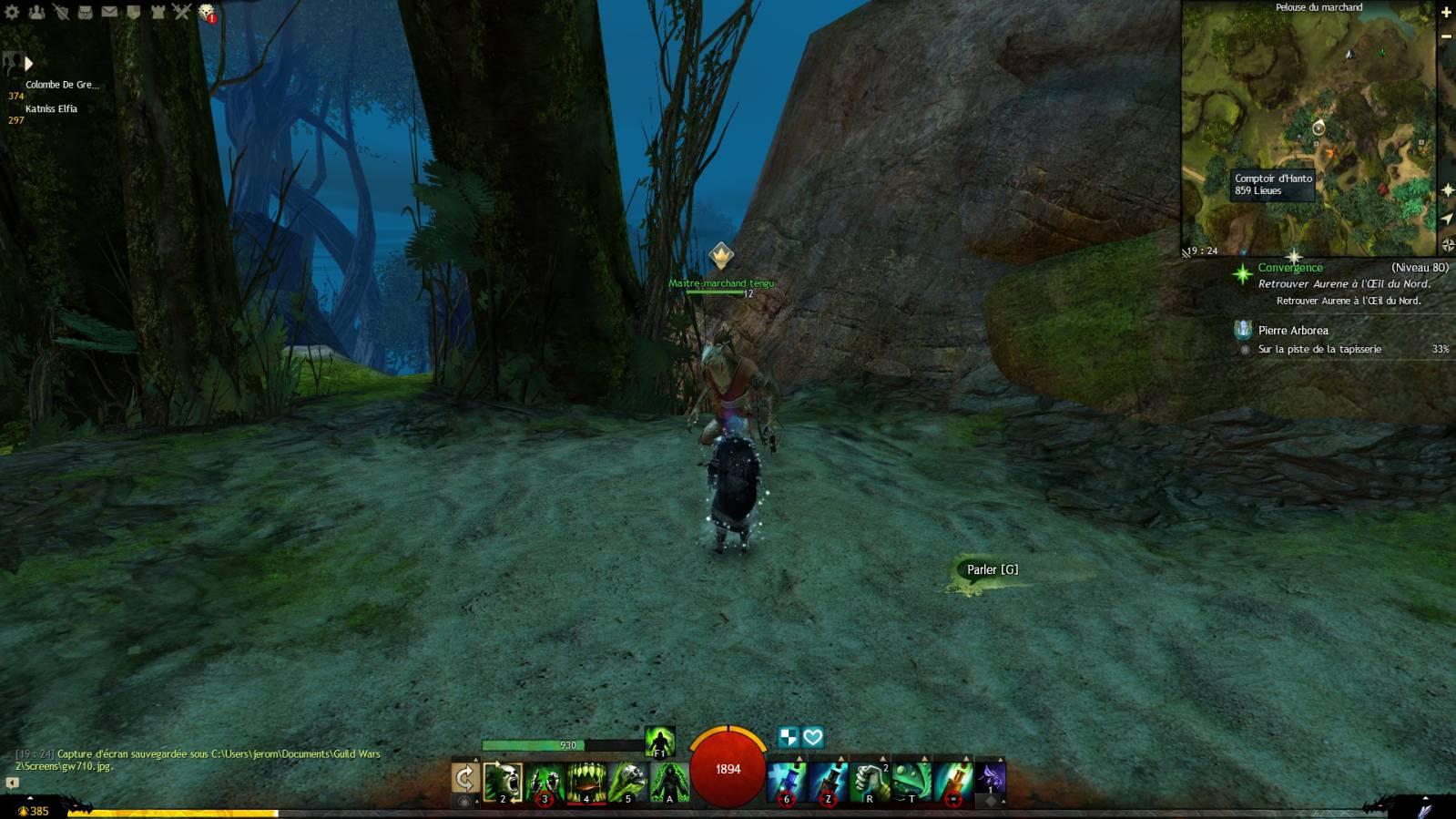Select party member Katniss Elfia
Screen dimensions: 1456x819
point(51,108)
